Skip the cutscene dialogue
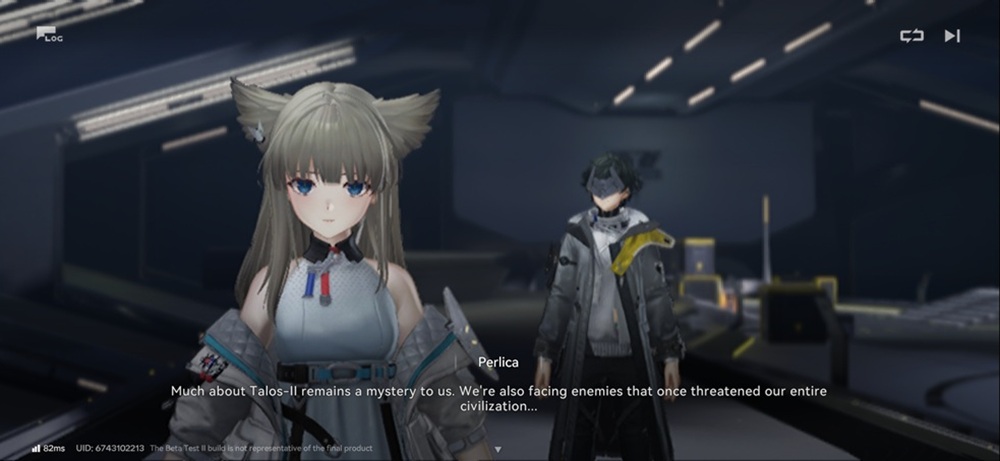The width and height of the screenshot is (1000, 461). 951,36
